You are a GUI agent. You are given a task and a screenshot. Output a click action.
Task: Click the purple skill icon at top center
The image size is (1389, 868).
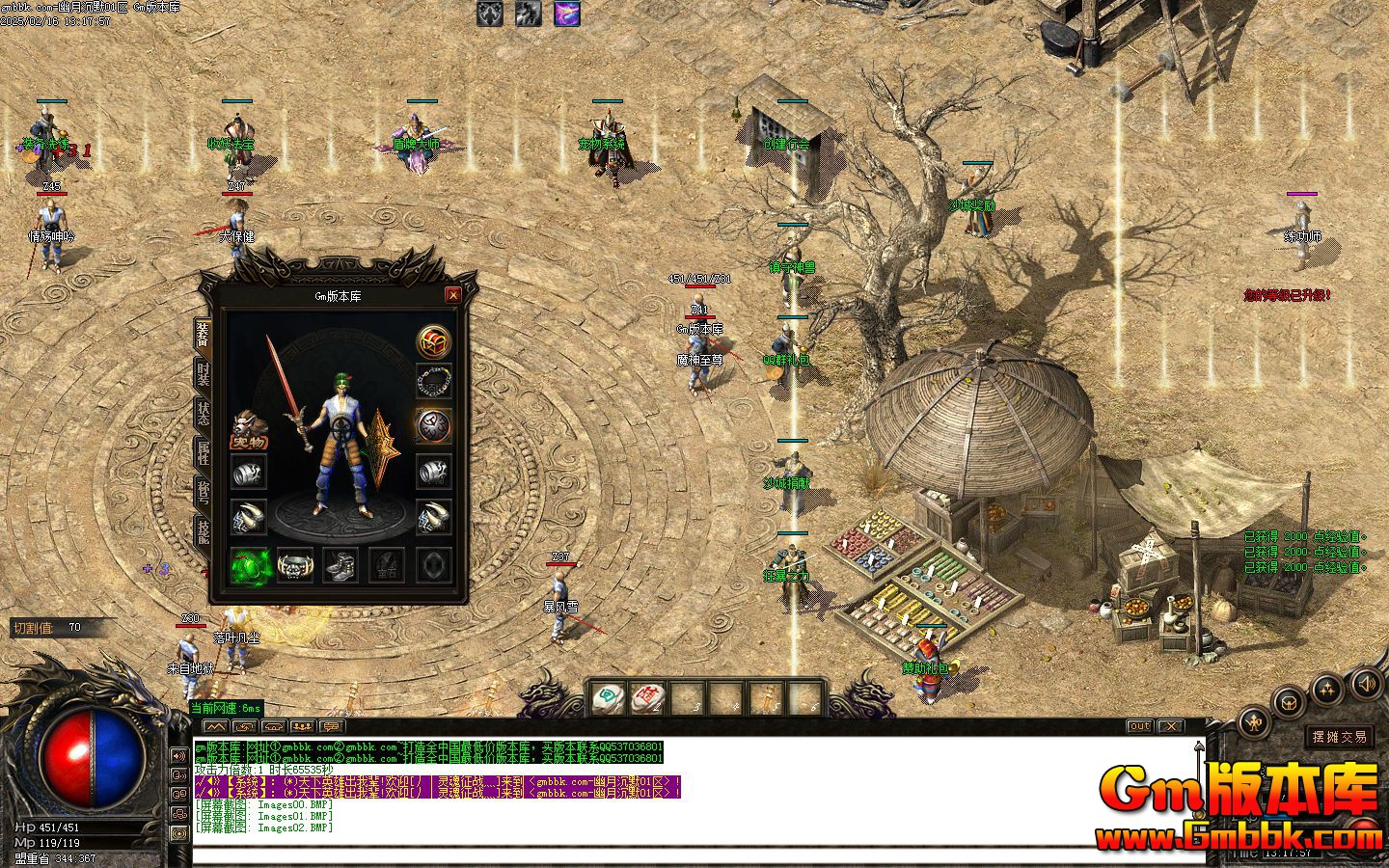pos(567,14)
